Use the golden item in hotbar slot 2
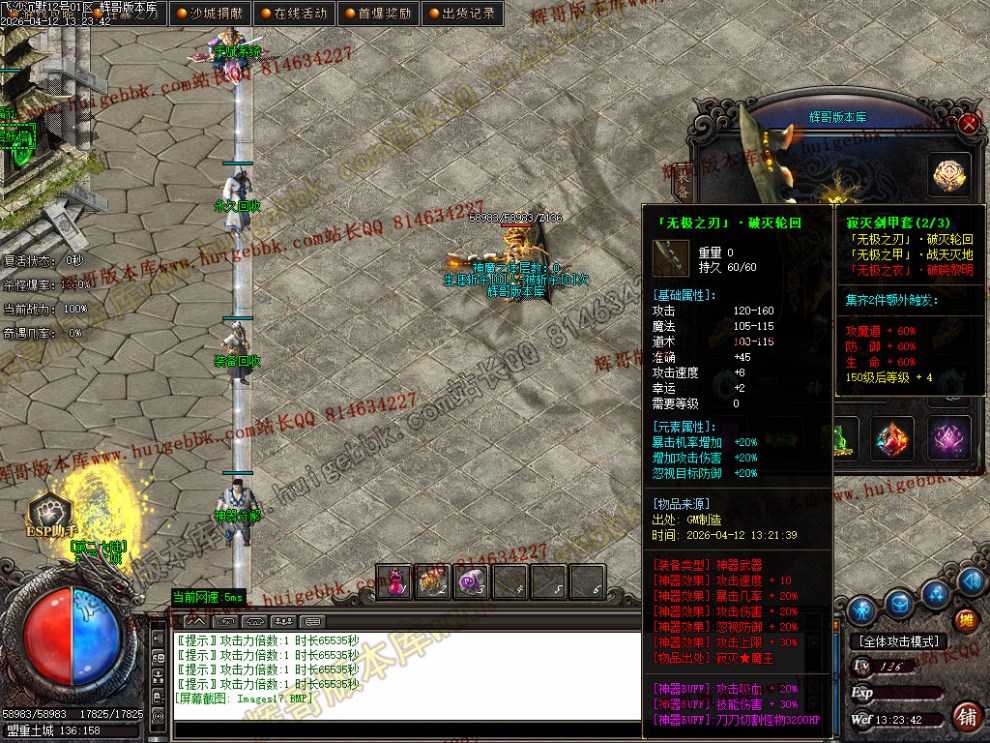 (x=432, y=581)
